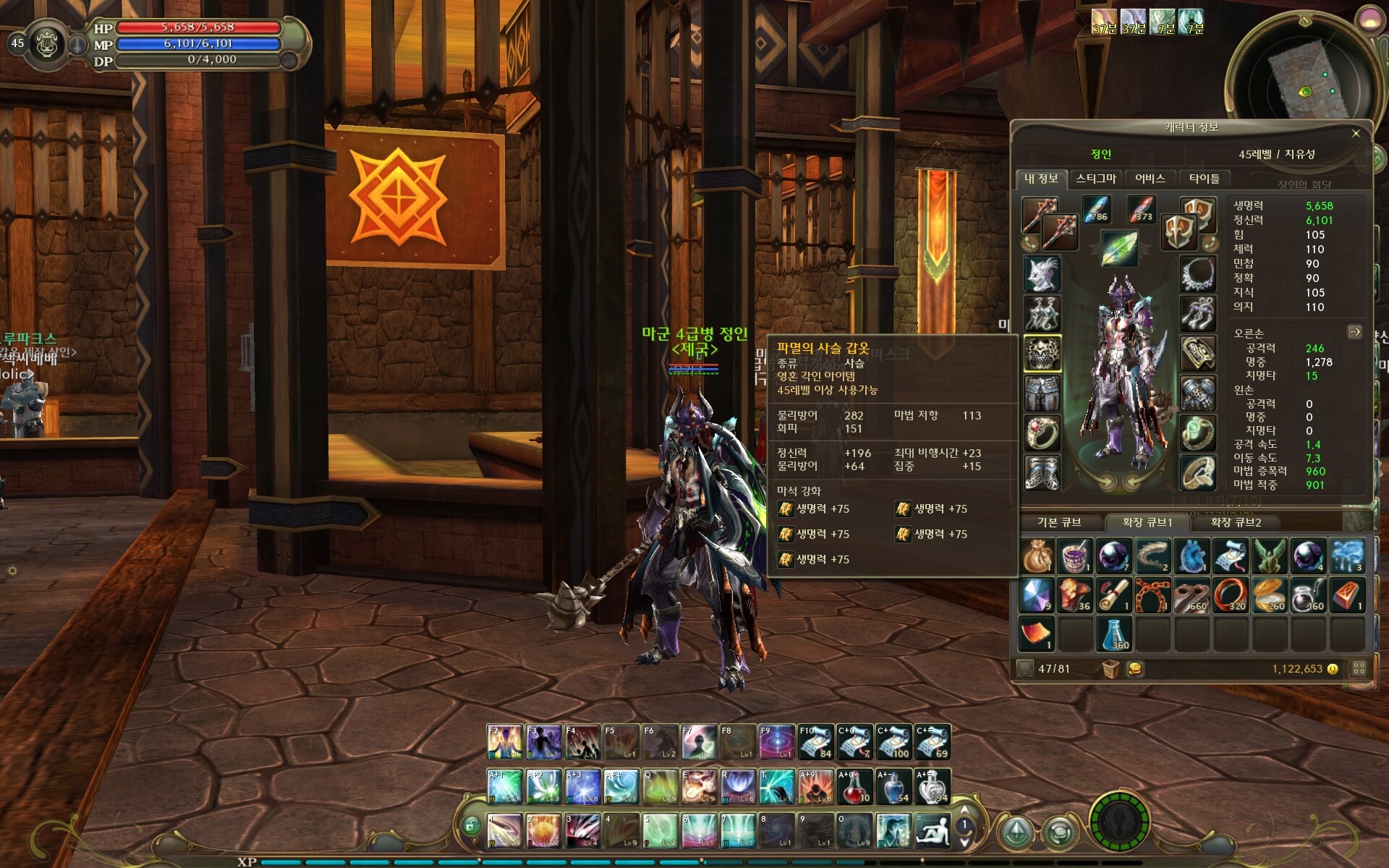The image size is (1389, 868).
Task: Open the 확장 큐브2 inventory tab
Action: tap(1236, 522)
